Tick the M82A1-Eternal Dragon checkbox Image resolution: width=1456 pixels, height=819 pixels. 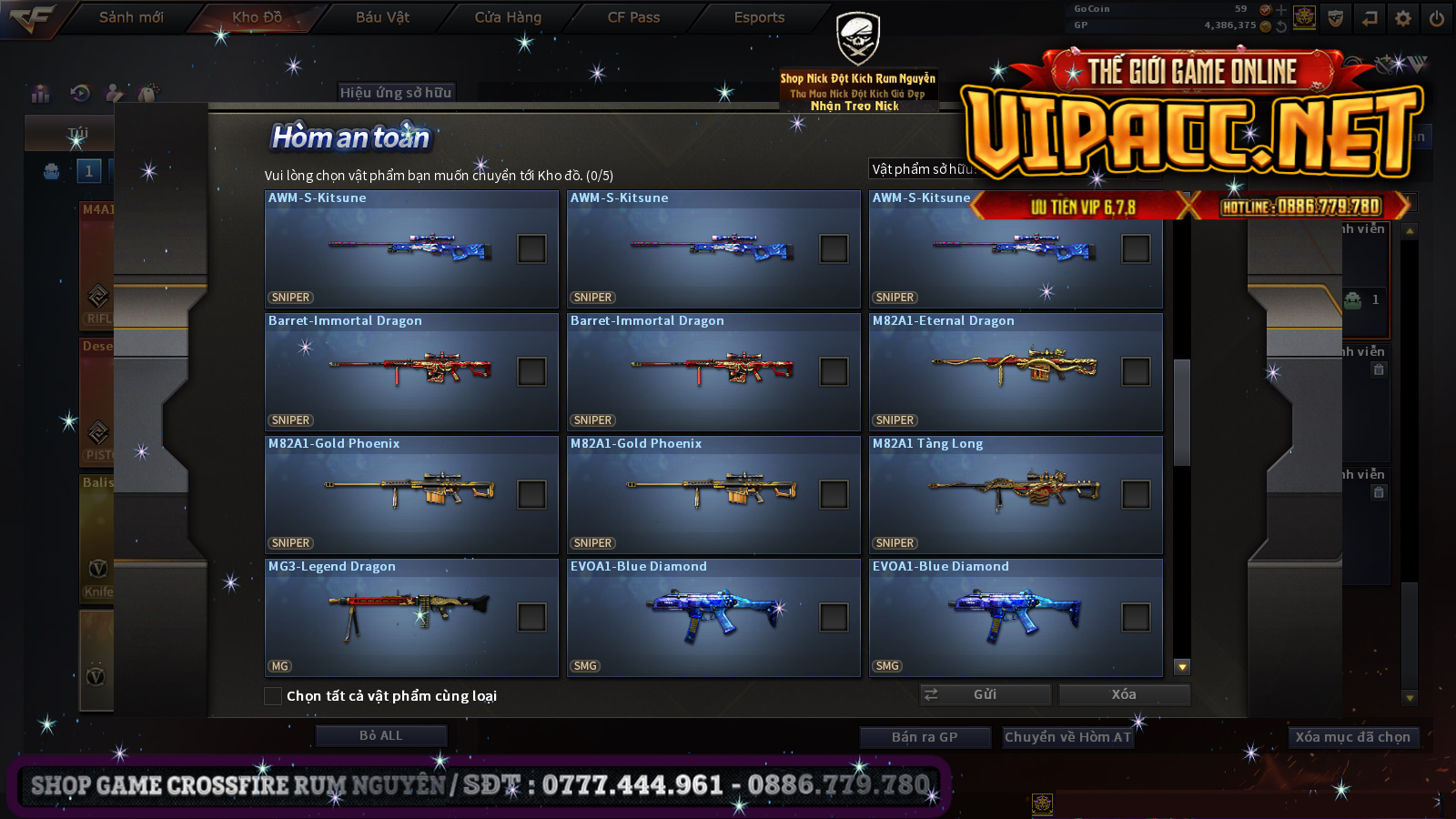point(1136,371)
